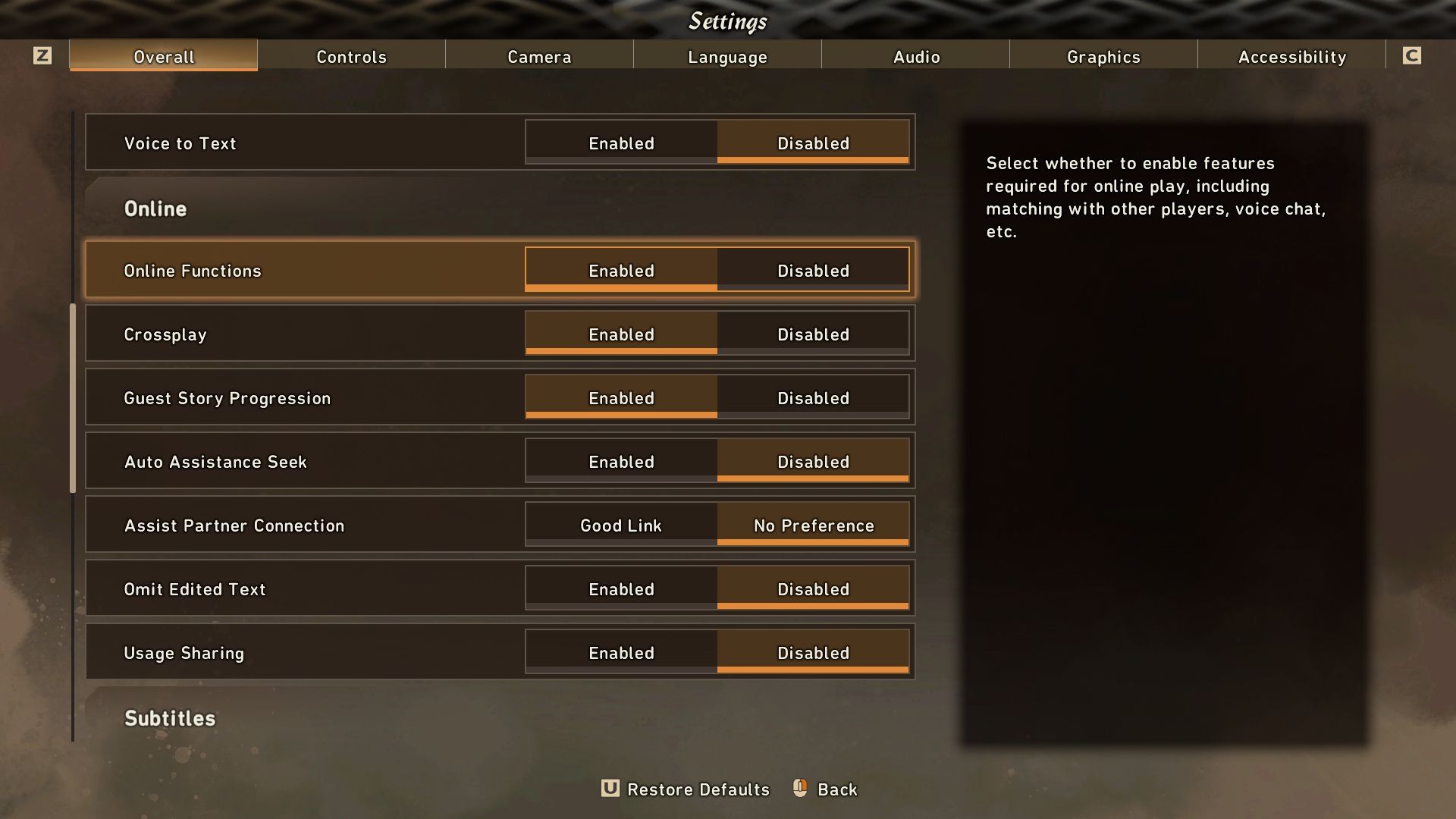Click Restore Defaults
1456x819 pixels.
click(698, 789)
